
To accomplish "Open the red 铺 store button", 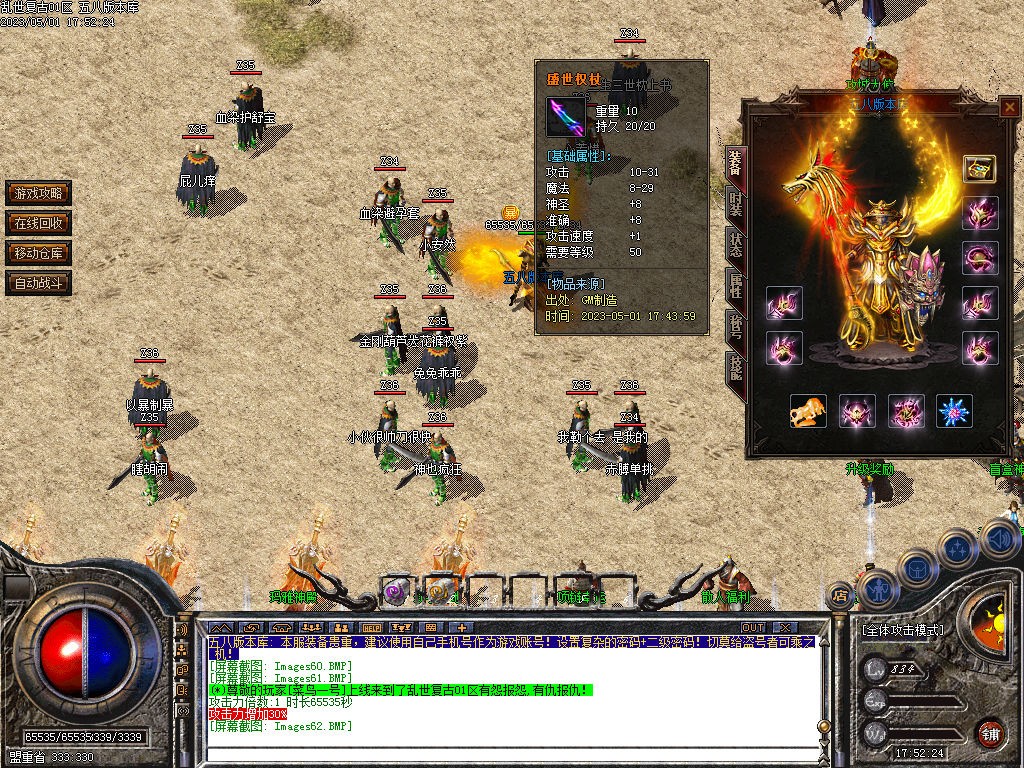I will 990,732.
